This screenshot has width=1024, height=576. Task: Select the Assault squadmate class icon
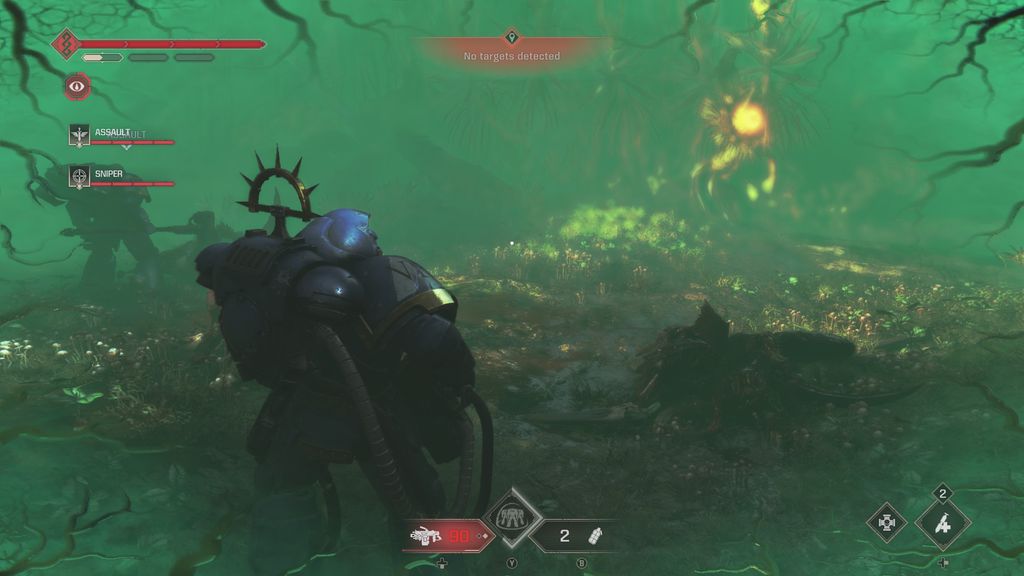[x=79, y=134]
